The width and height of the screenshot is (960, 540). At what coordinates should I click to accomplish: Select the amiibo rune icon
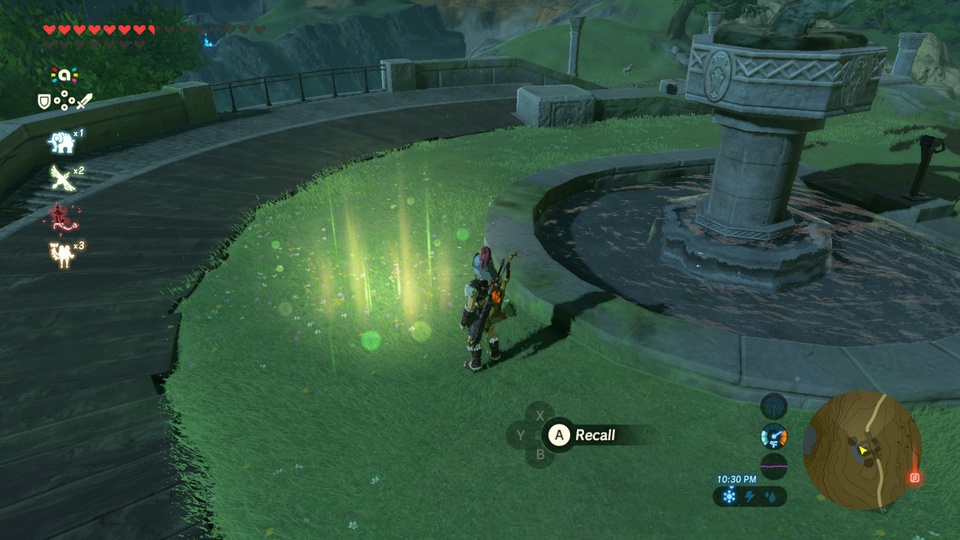point(63,75)
